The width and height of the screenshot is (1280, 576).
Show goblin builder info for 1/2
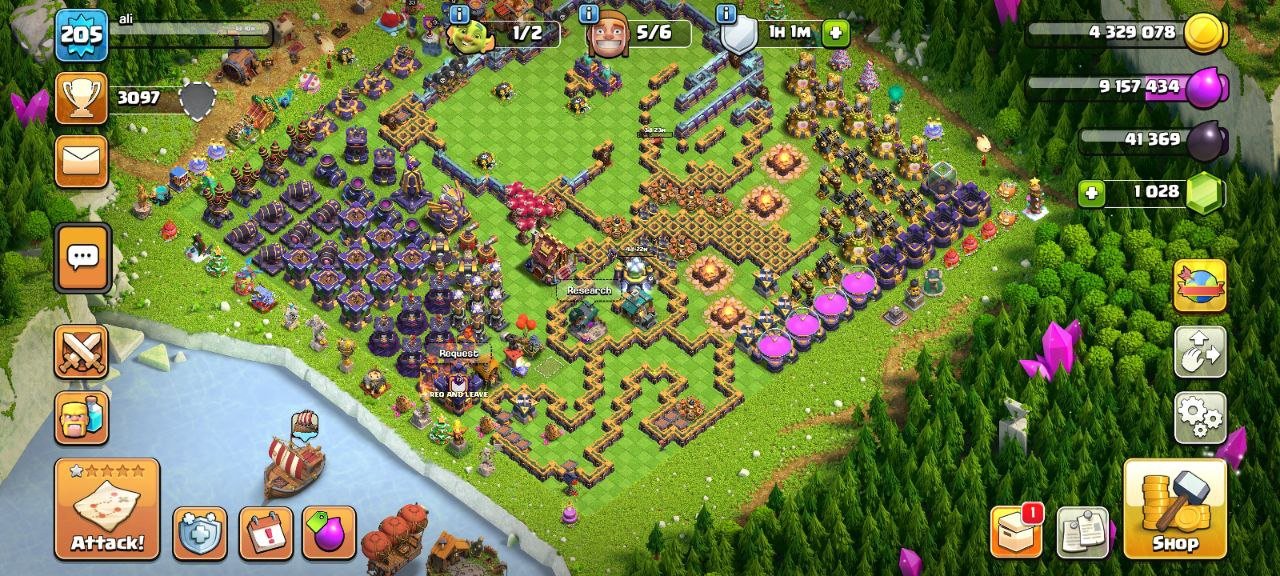pyautogui.click(x=460, y=14)
